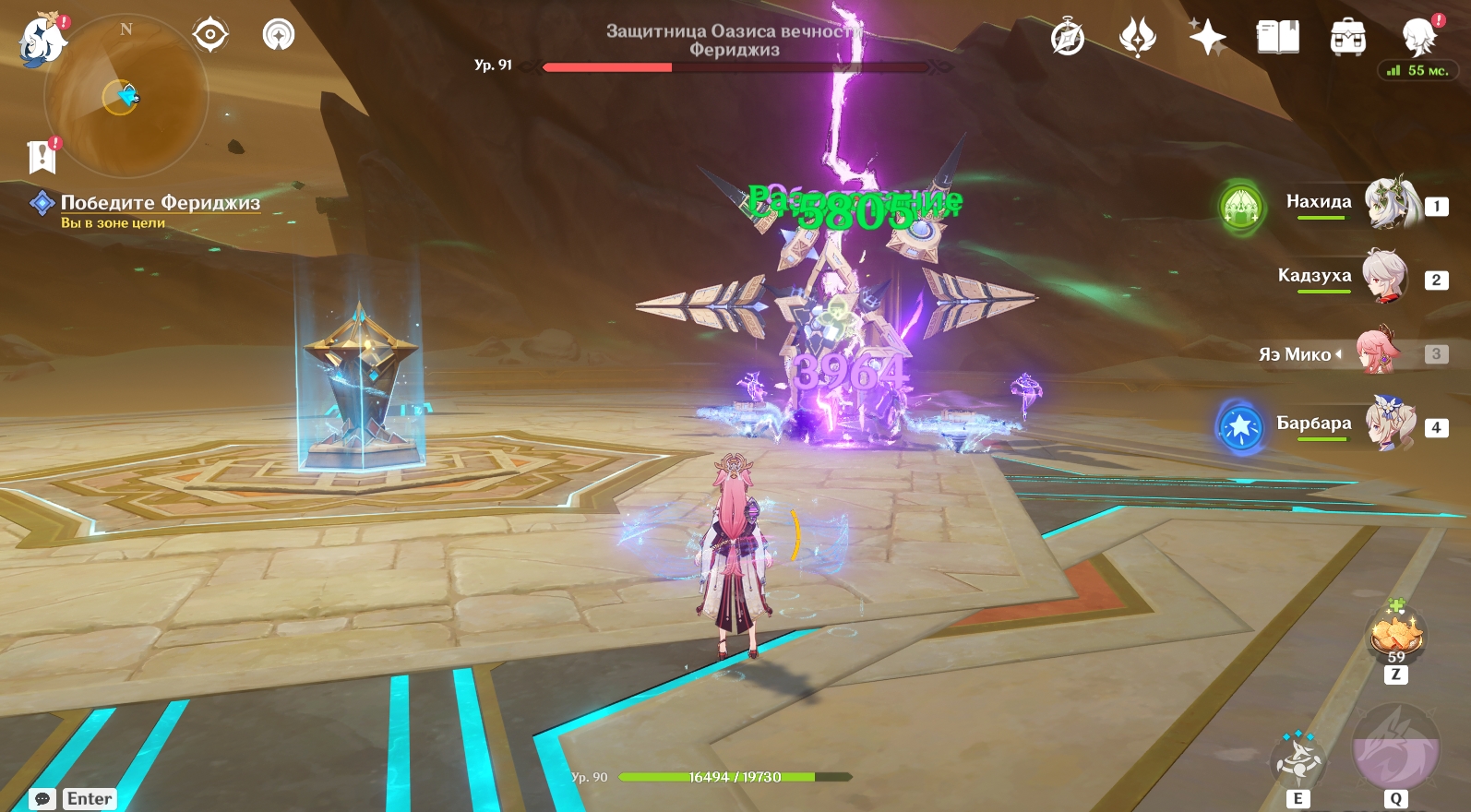Image resolution: width=1471 pixels, height=812 pixels.
Task: Open the character profile icon
Action: tap(1417, 38)
